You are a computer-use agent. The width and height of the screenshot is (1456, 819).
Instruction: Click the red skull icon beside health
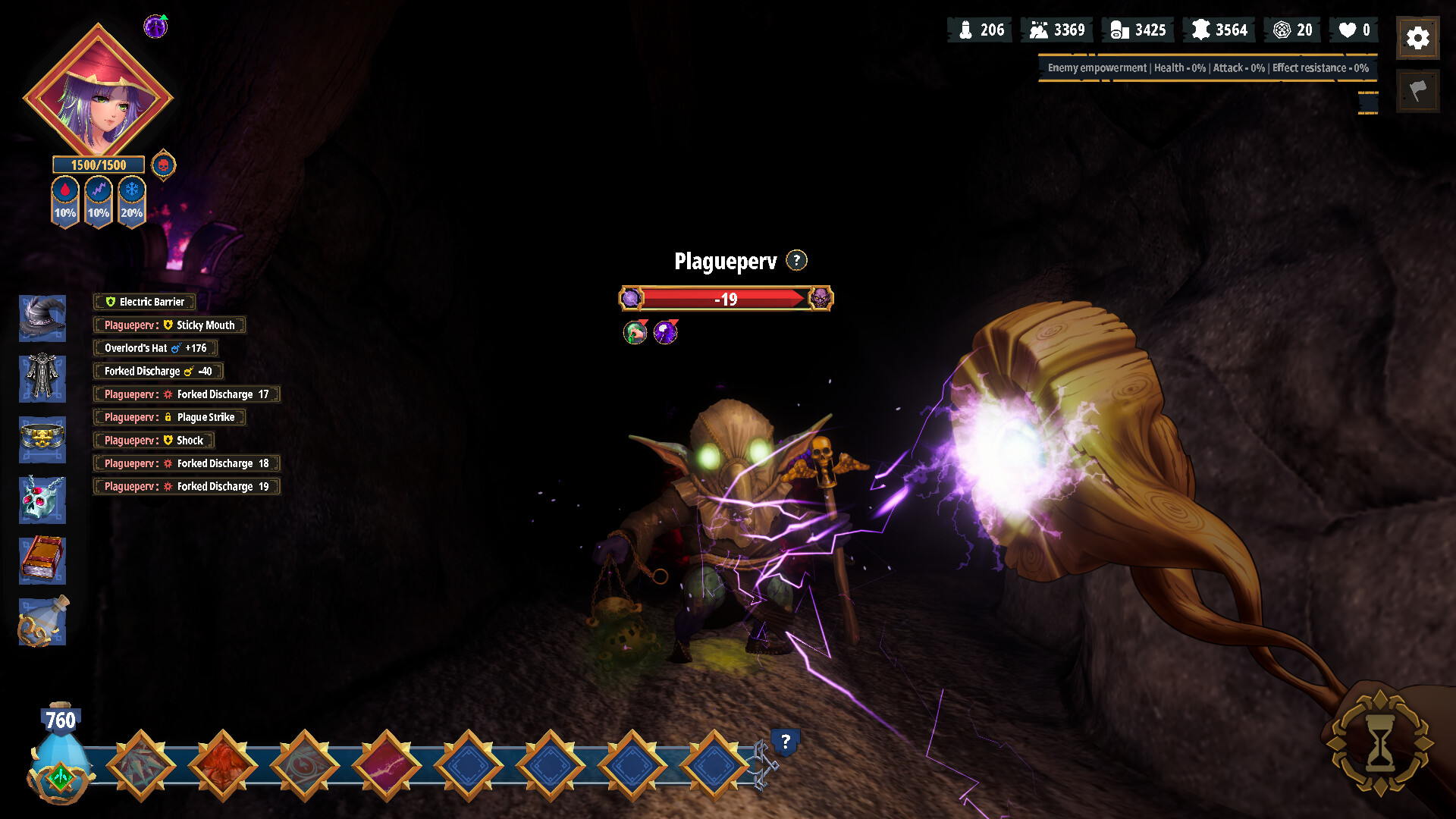point(163,165)
